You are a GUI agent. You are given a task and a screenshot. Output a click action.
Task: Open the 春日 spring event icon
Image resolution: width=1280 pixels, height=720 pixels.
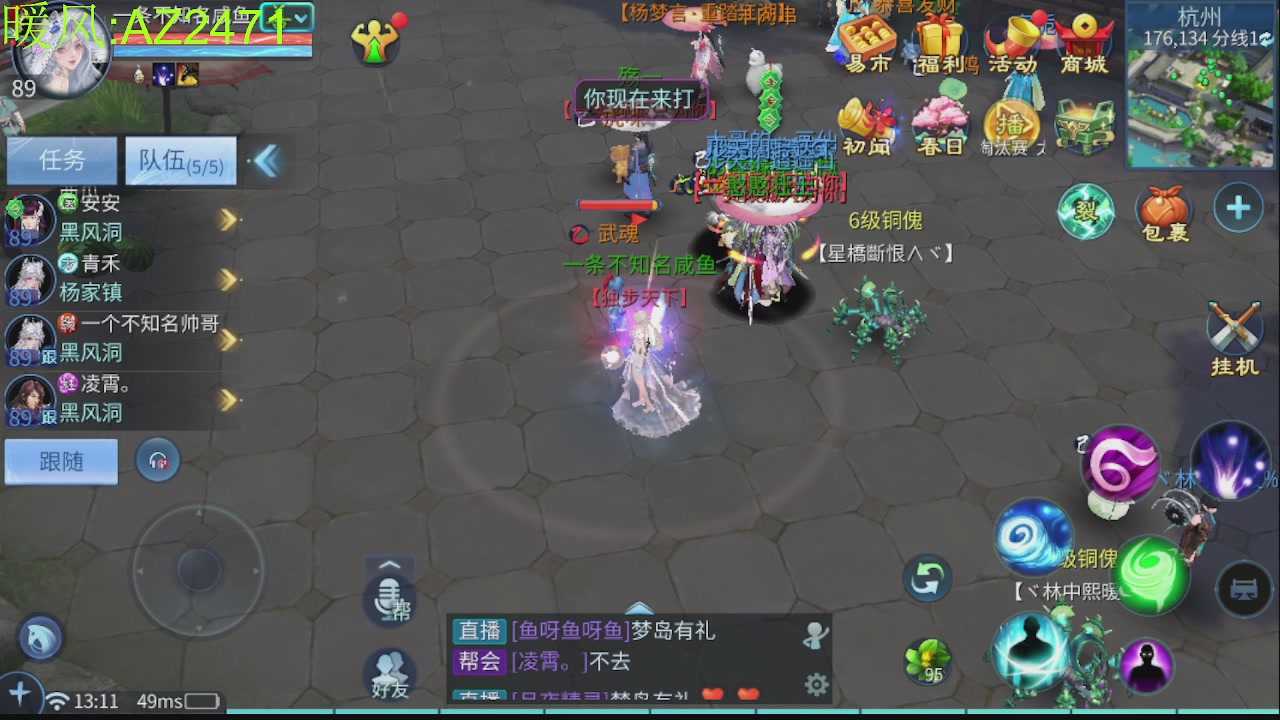point(940,120)
